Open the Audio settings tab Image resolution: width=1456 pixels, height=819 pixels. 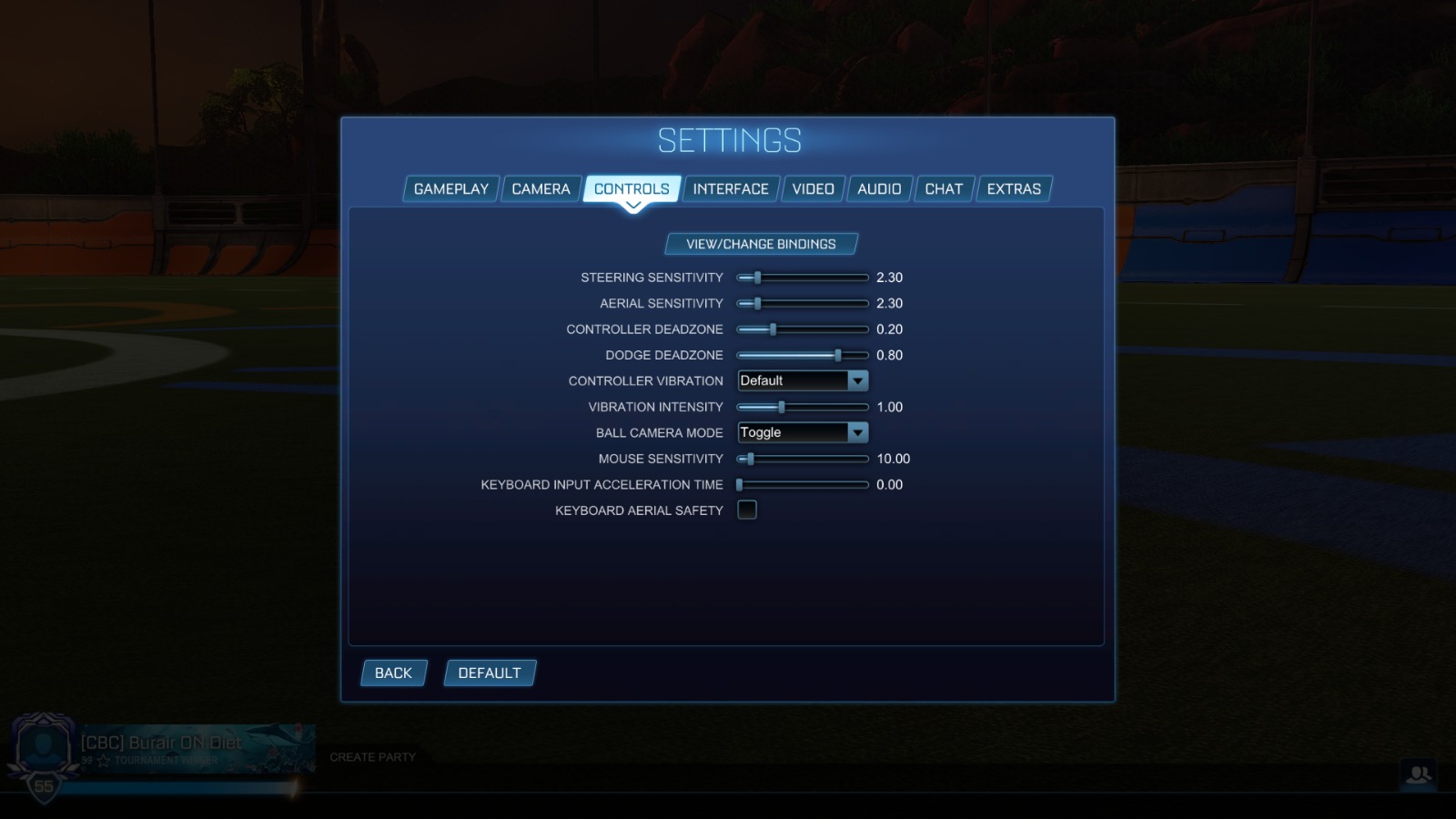pyautogui.click(x=879, y=188)
